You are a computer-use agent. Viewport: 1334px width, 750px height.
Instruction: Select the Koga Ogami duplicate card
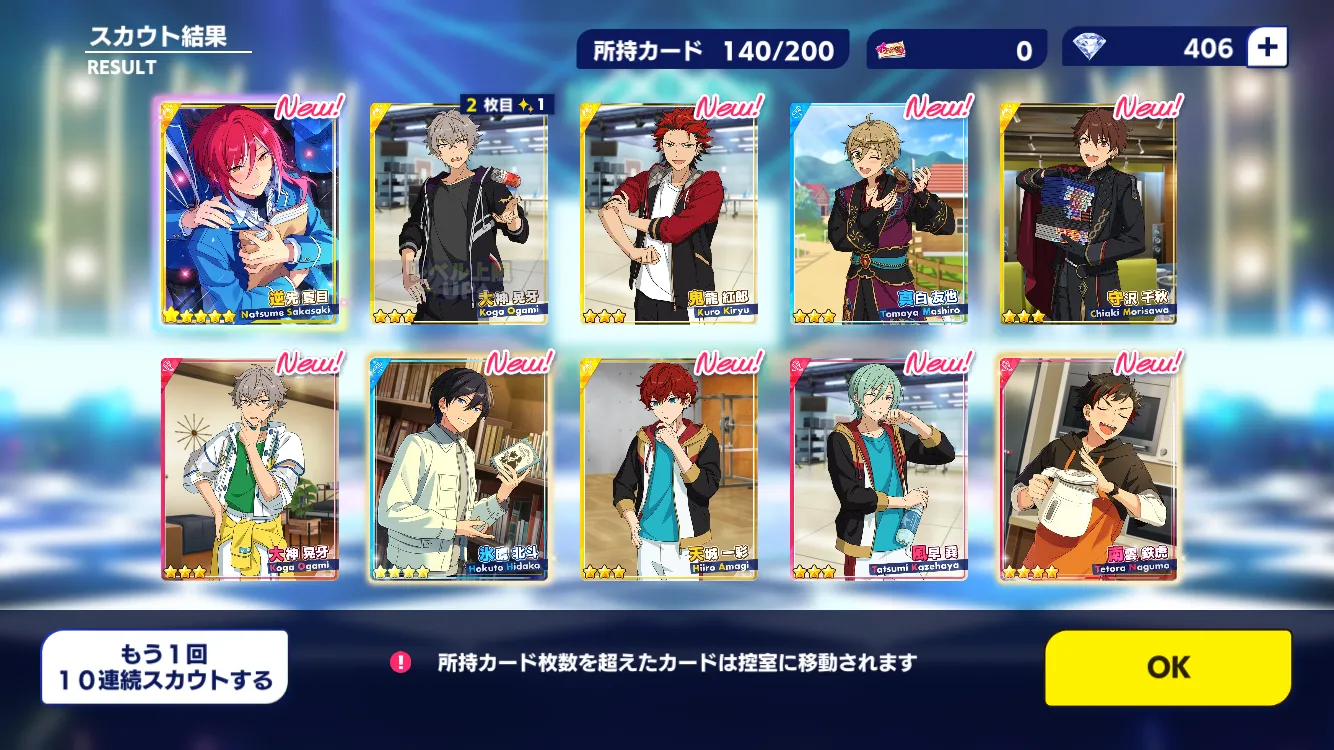460,214
